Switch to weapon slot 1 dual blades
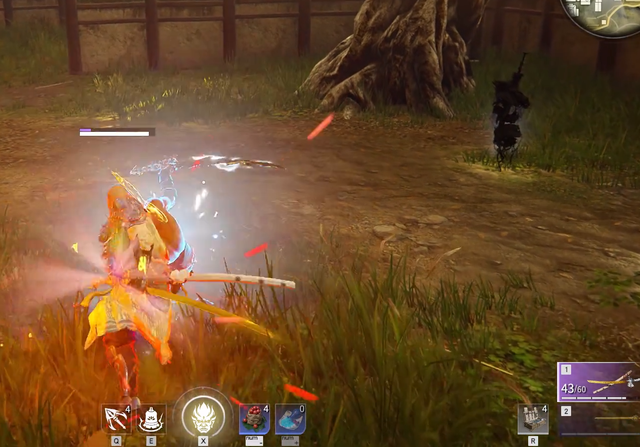640x447 pixels. point(598,382)
